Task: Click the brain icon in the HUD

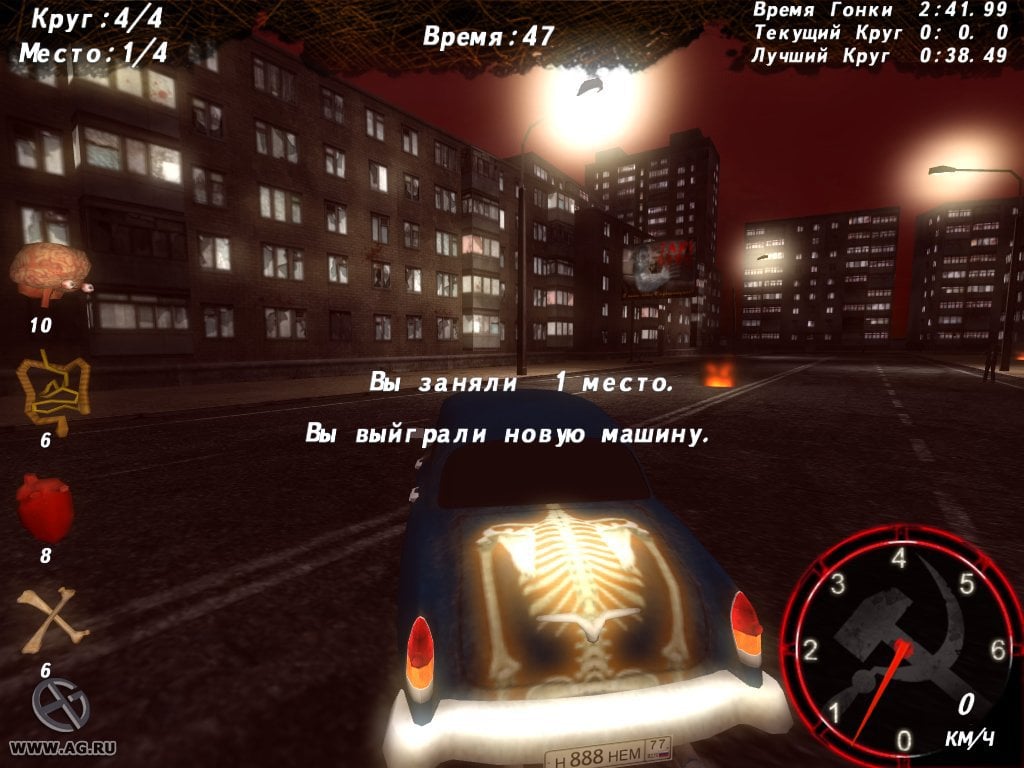Action: [x=50, y=273]
